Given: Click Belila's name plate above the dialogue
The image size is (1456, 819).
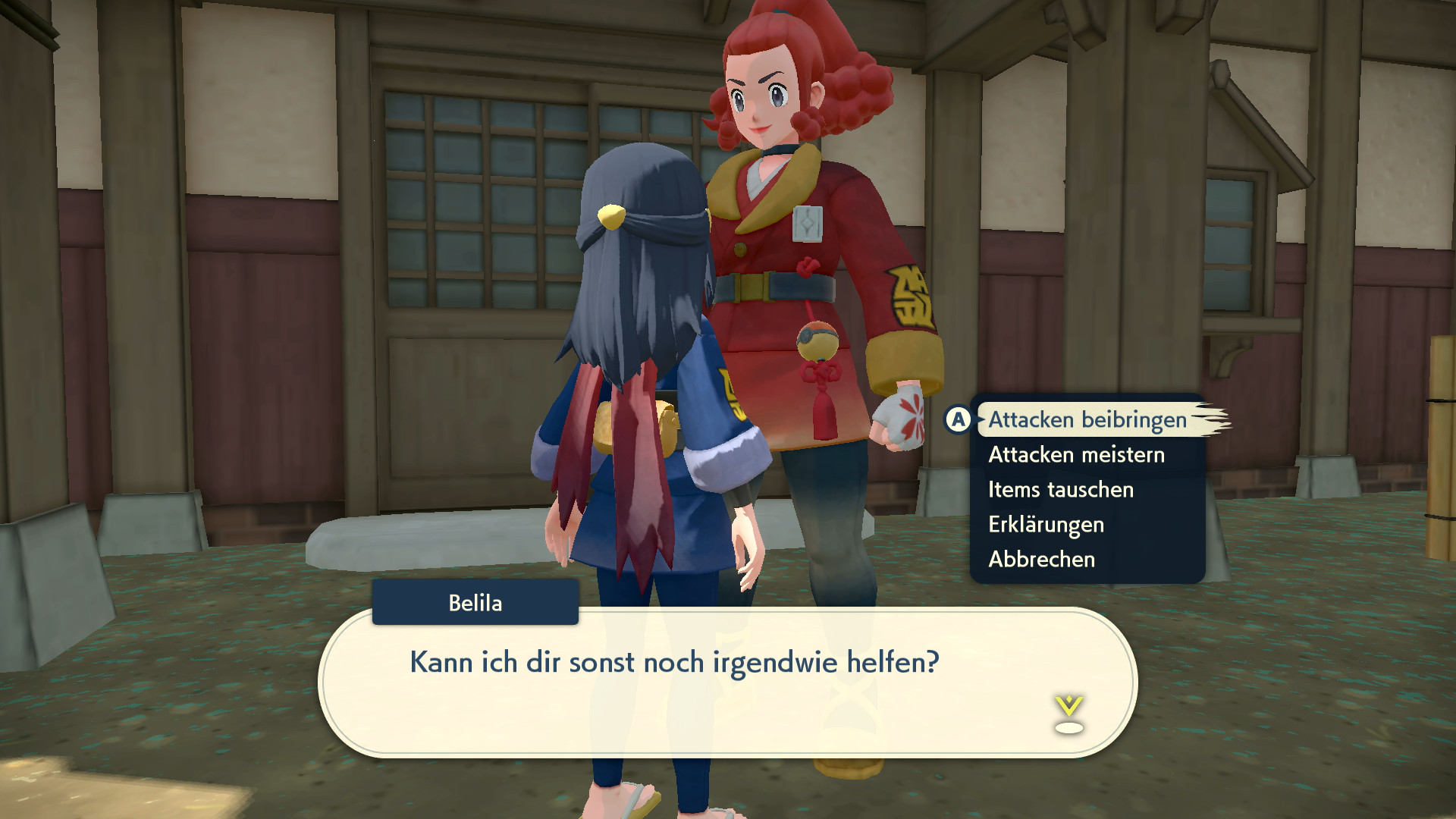Looking at the screenshot, I should 475,603.
